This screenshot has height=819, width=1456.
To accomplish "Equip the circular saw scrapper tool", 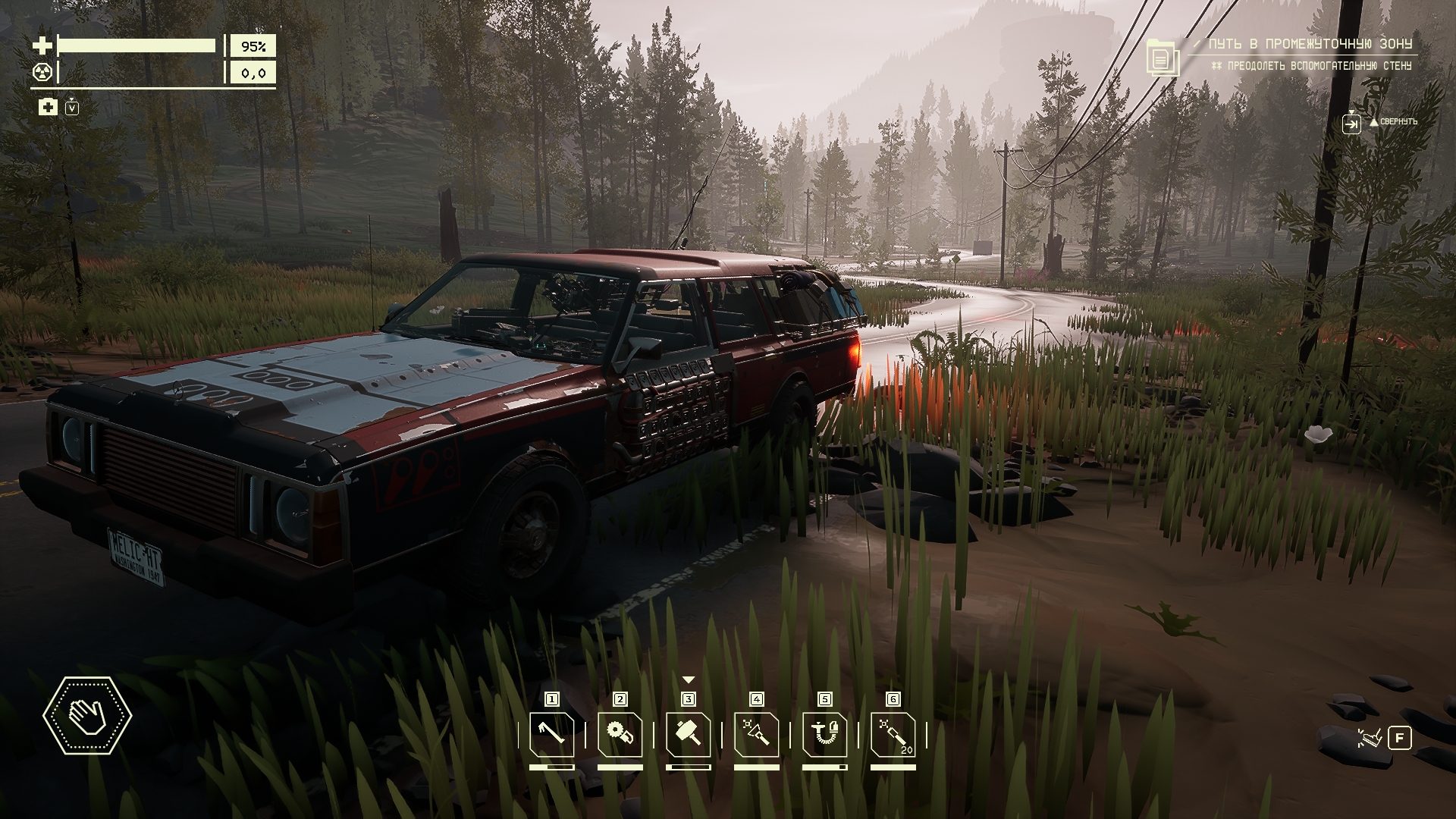I will click(x=620, y=735).
